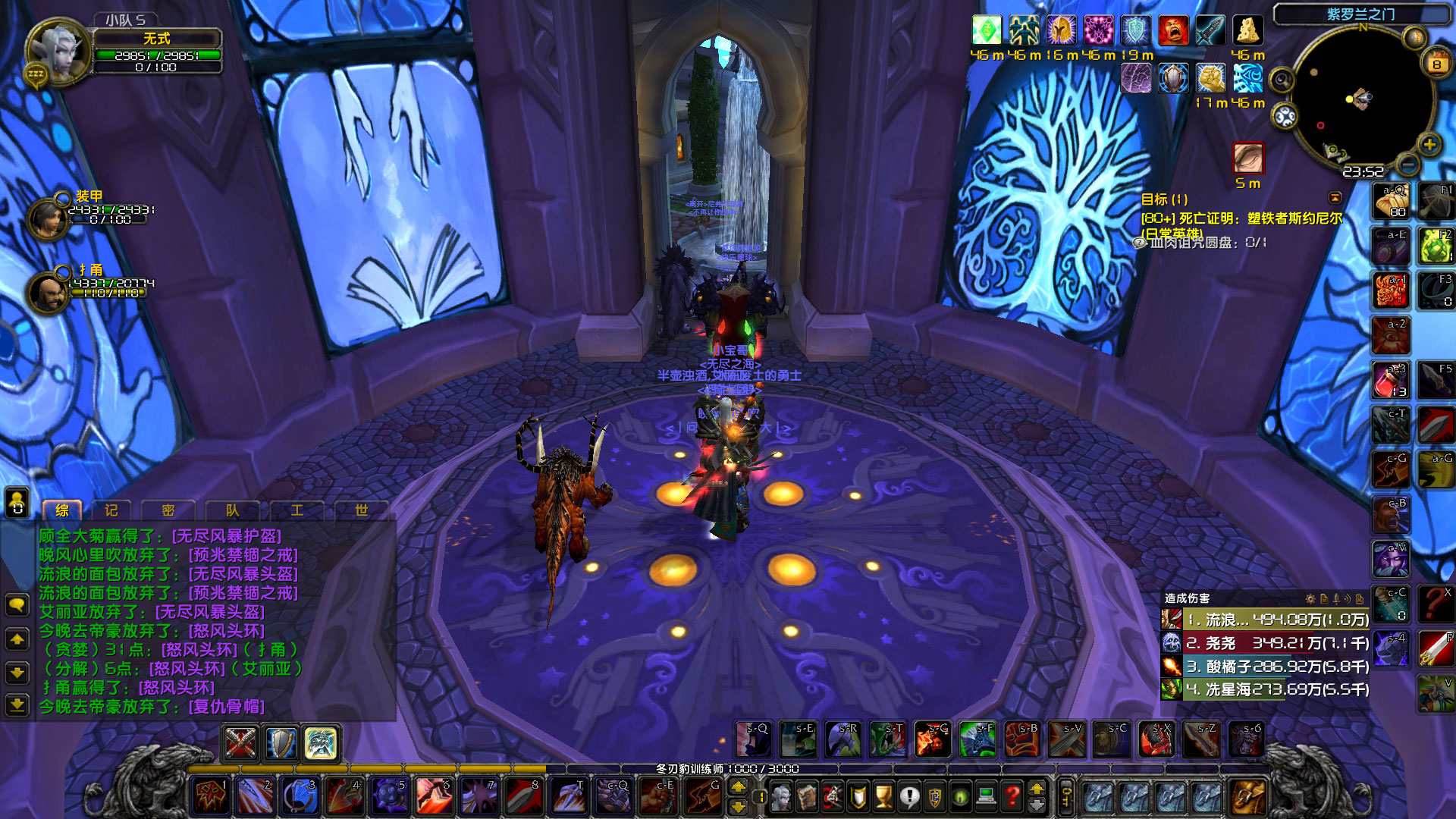
Task: Open character info via the portrait micro-menu icon
Action: tap(782, 797)
